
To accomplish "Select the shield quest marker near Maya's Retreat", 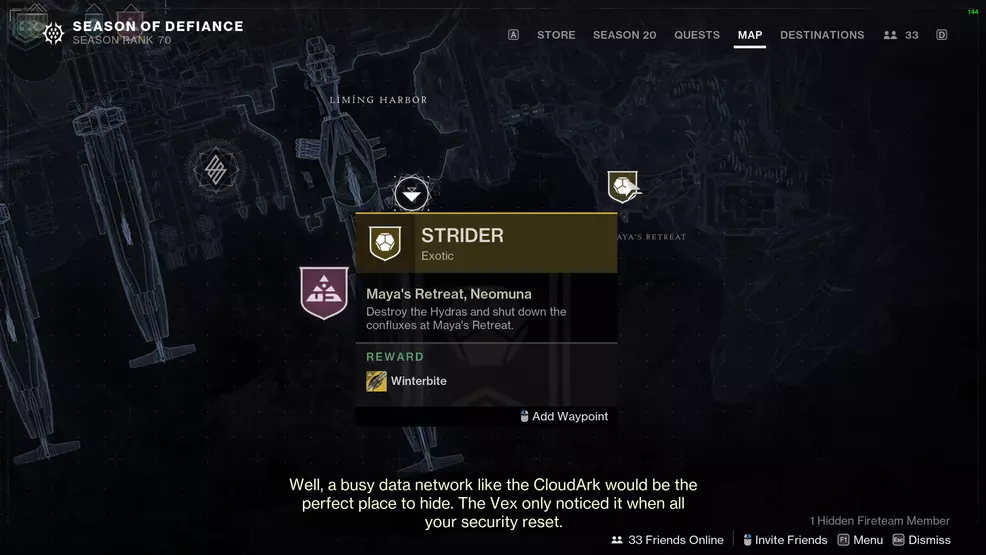I will 623,186.
